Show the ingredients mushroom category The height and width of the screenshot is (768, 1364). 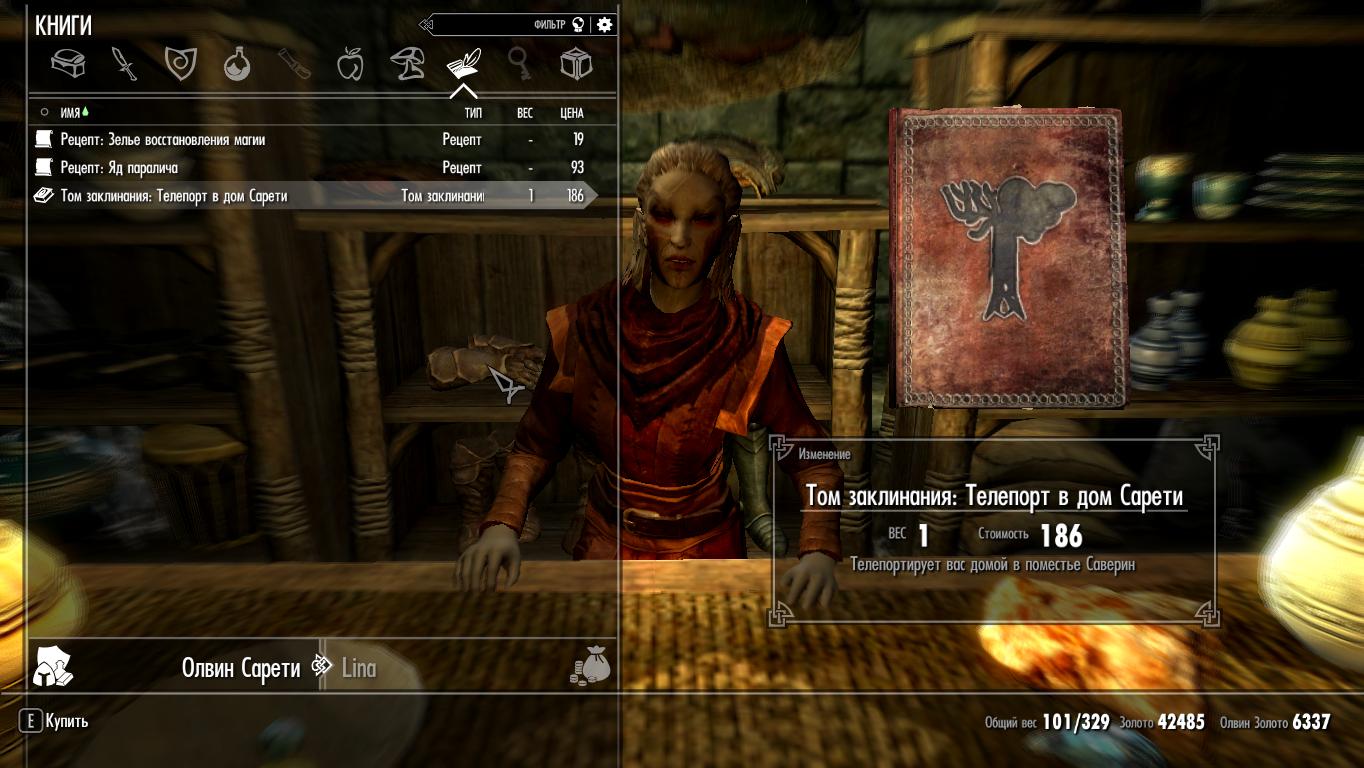tap(407, 64)
